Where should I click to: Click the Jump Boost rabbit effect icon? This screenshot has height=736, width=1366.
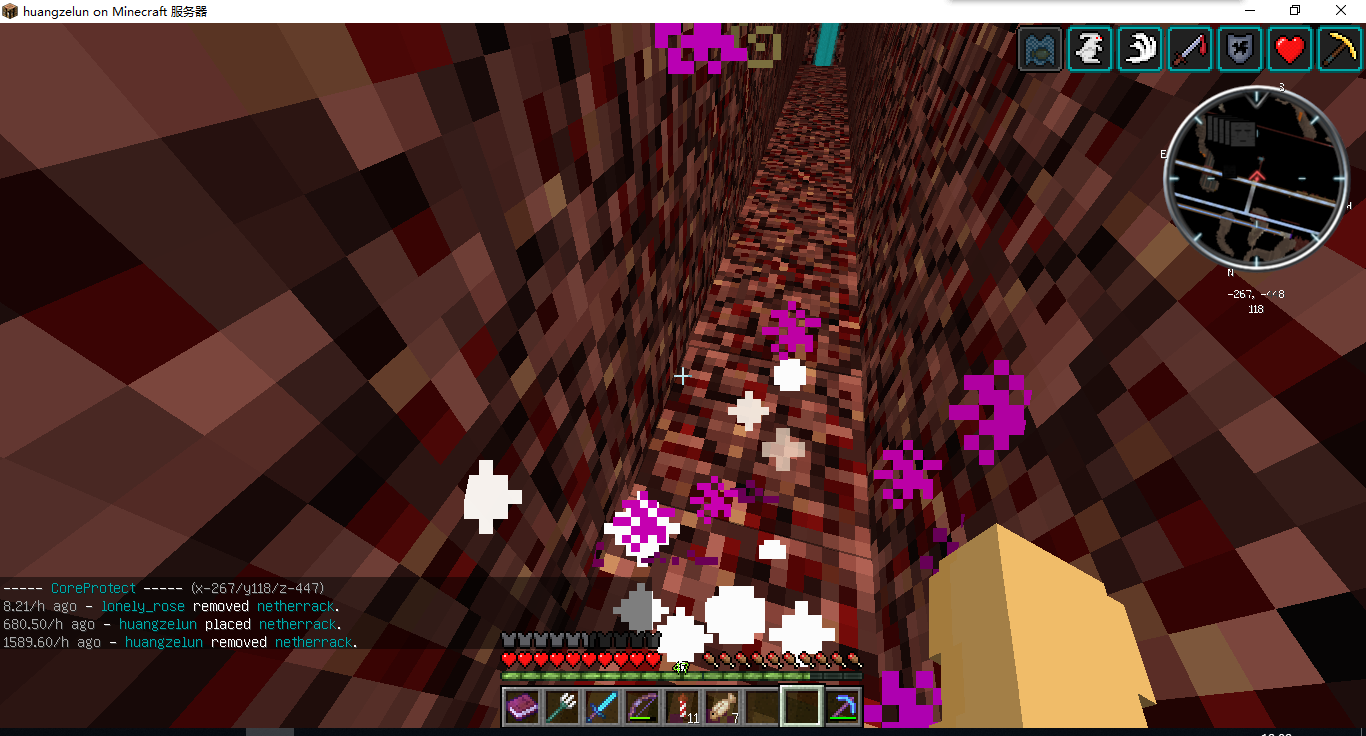tap(1090, 49)
